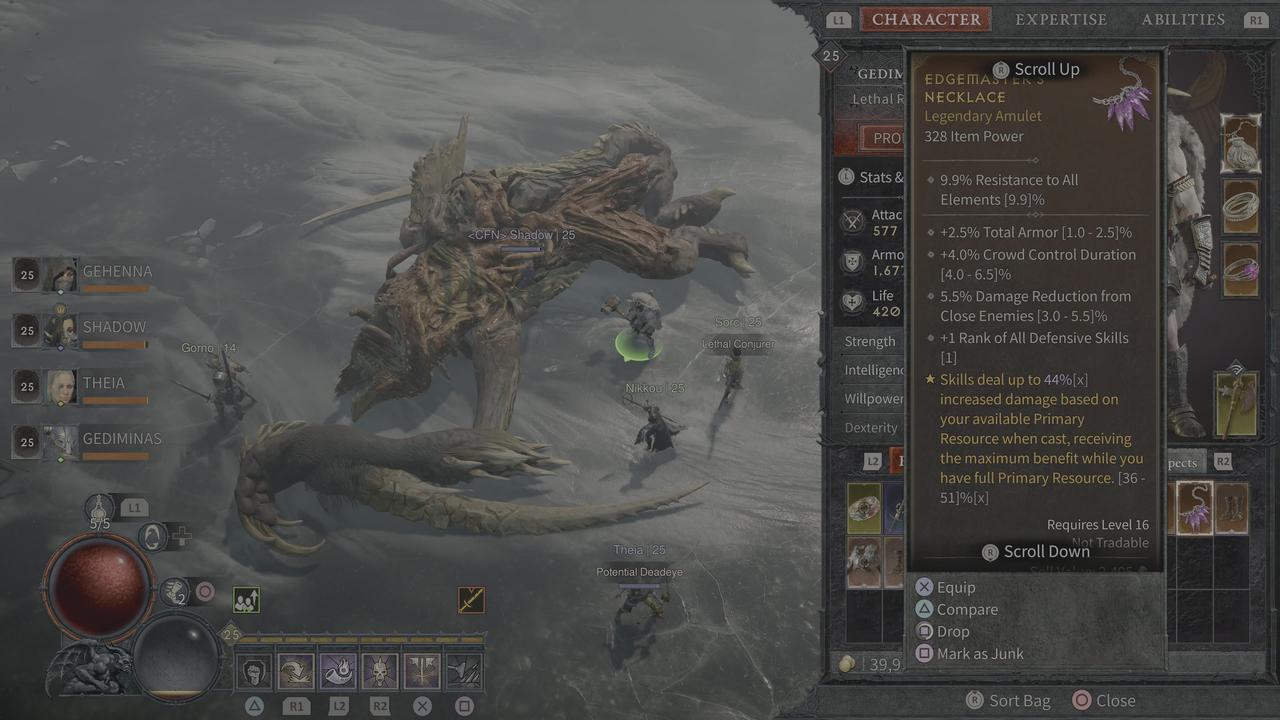This screenshot has height=720, width=1280.
Task: Select the war horn skill icon bound to L2
Action: 337,670
